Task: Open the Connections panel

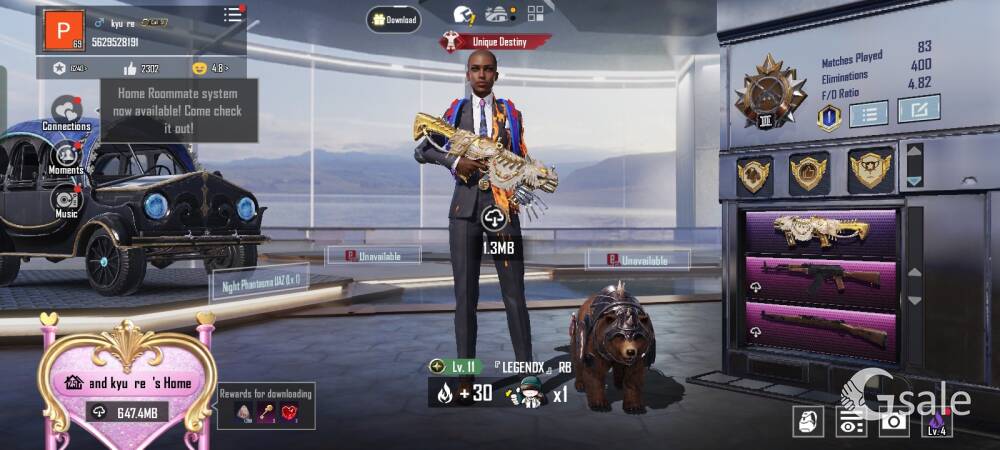Action: tap(66, 113)
